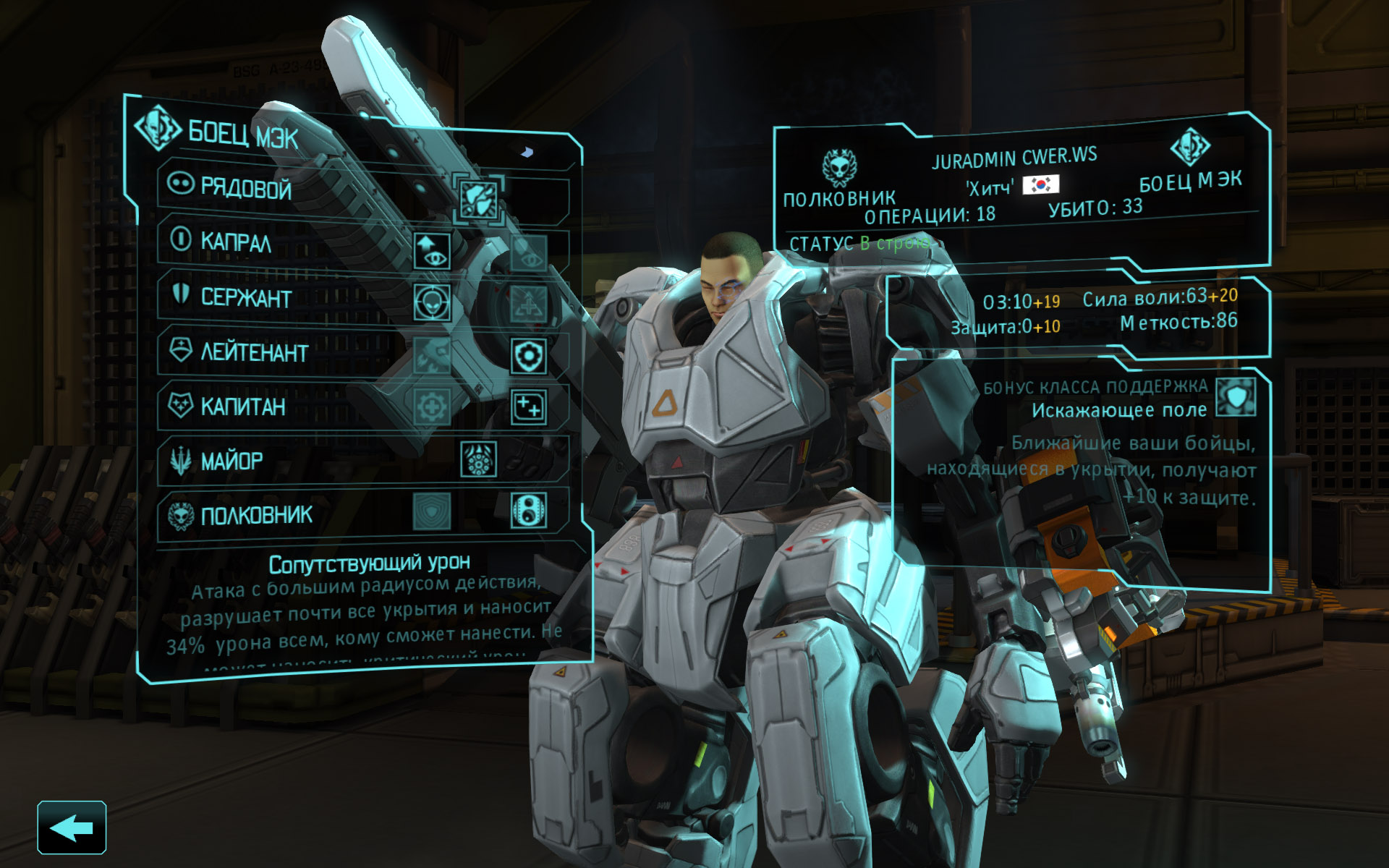
Task: Choose the dimmed triangle ability in Сержант row
Action: 529,303
